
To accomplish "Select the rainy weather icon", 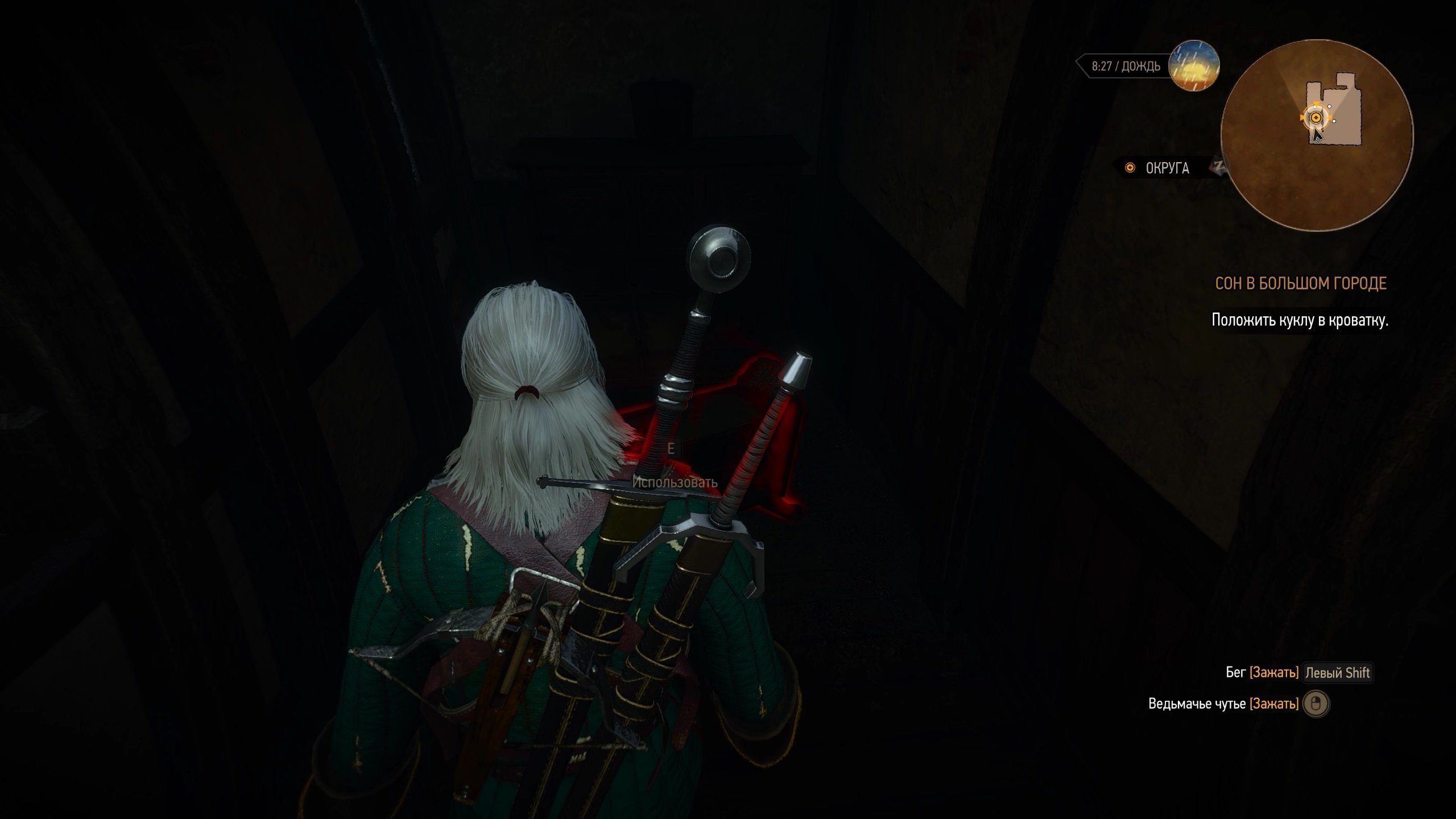I will click(1193, 67).
